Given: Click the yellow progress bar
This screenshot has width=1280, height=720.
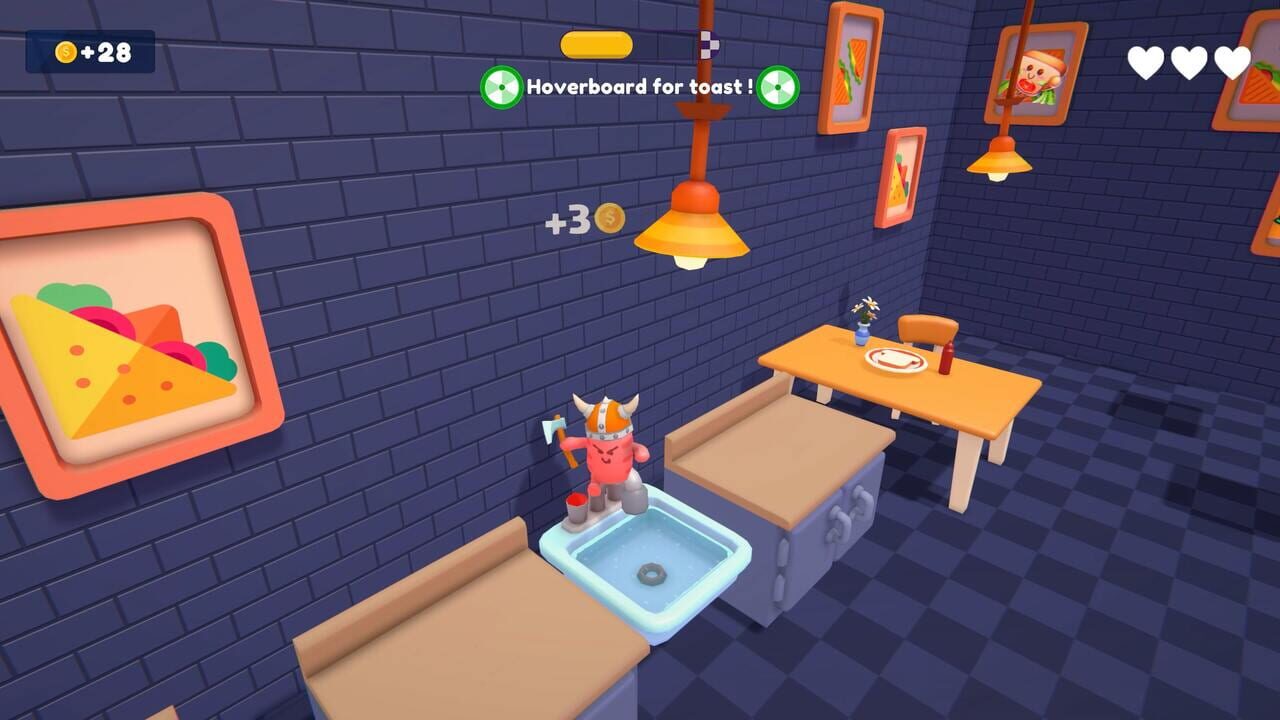Looking at the screenshot, I should [x=595, y=44].
